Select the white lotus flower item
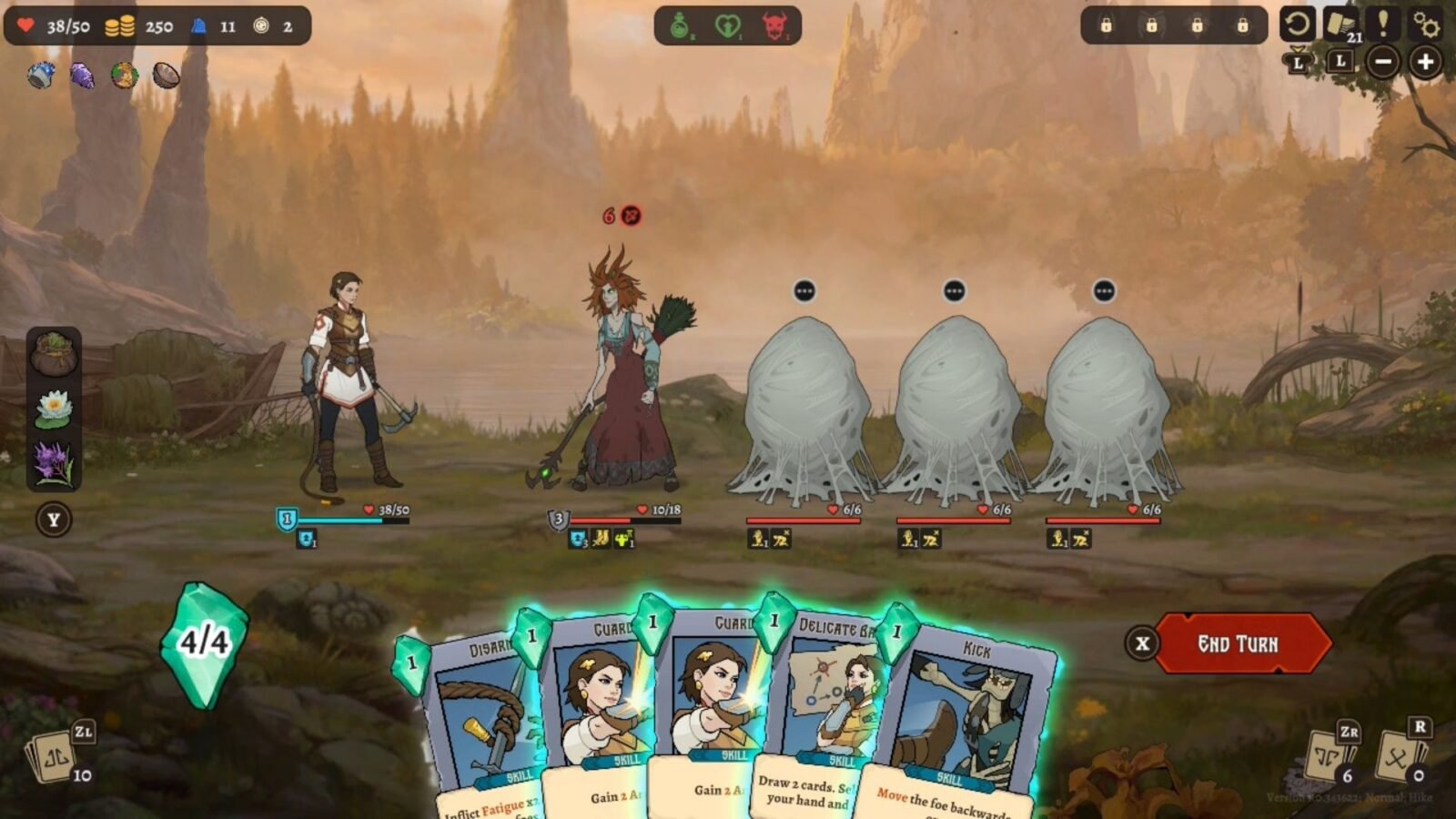Screen dimensions: 1456x819 tap(54, 409)
